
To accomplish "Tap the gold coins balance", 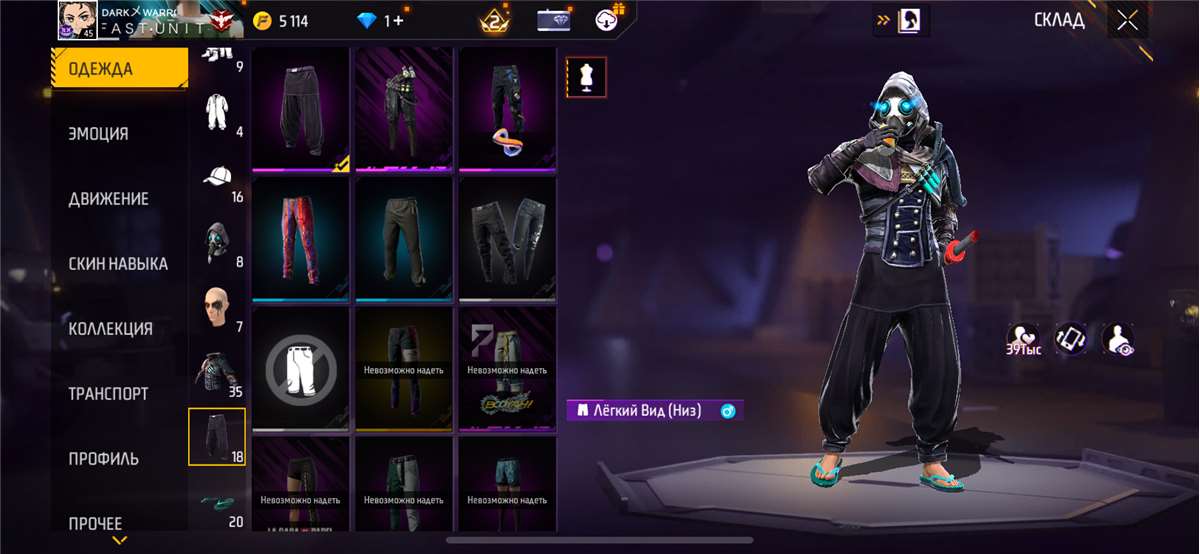I will point(281,21).
